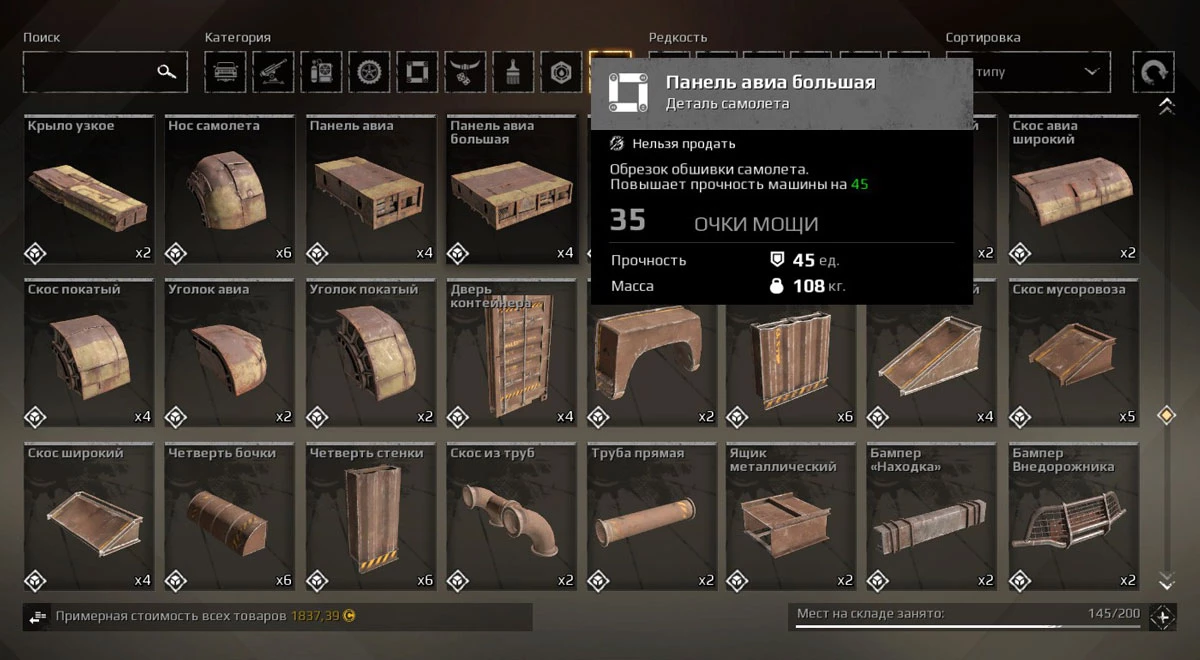
Task: Select the Скос из труб pipe elbow
Action: pyautogui.click(x=512, y=517)
